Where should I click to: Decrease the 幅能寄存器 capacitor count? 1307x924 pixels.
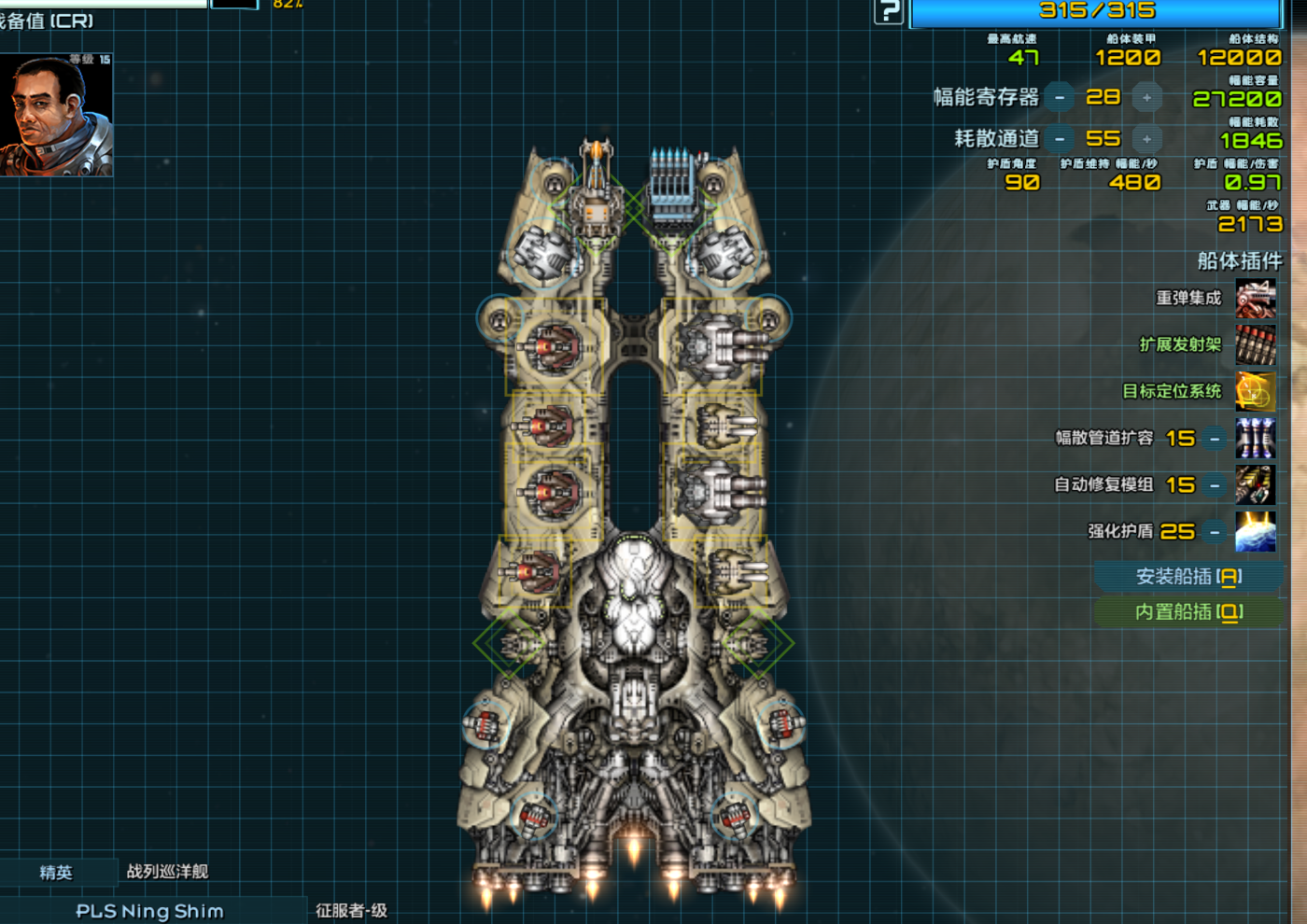point(1060,97)
